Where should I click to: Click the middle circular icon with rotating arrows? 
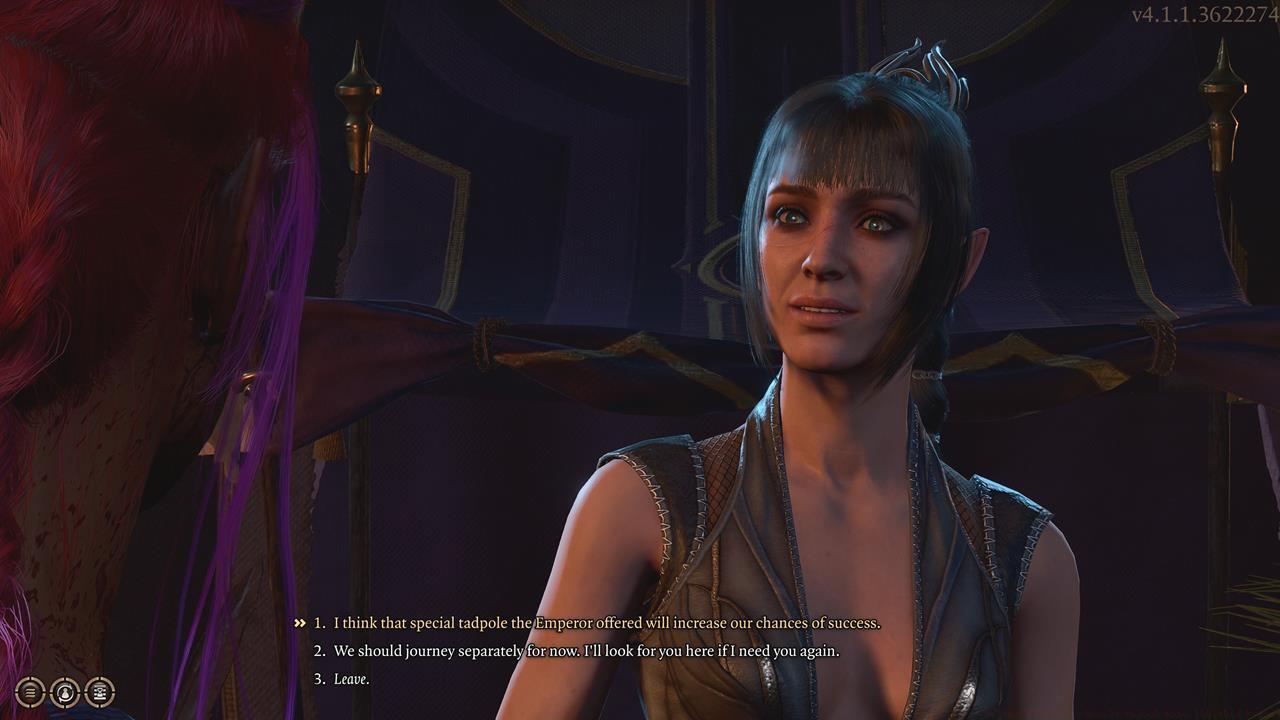point(64,692)
